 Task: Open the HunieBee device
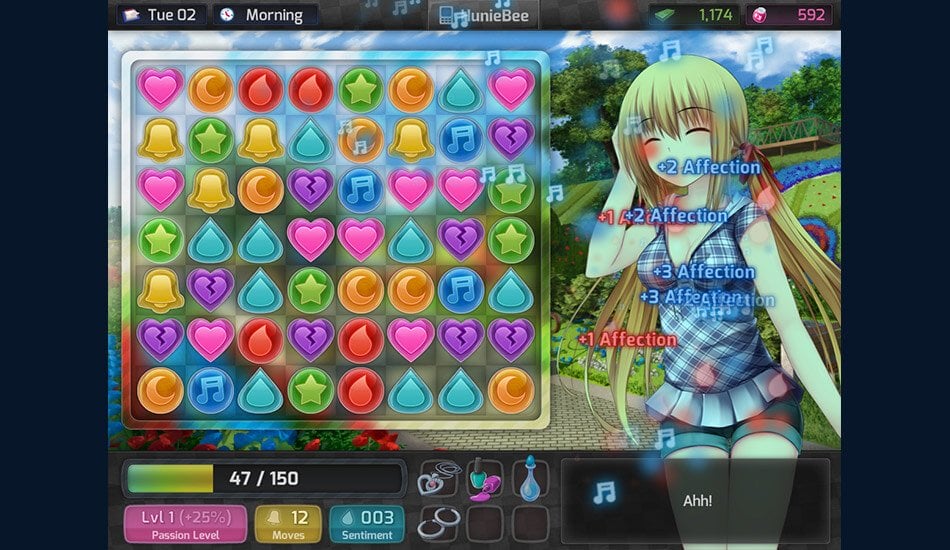point(484,15)
